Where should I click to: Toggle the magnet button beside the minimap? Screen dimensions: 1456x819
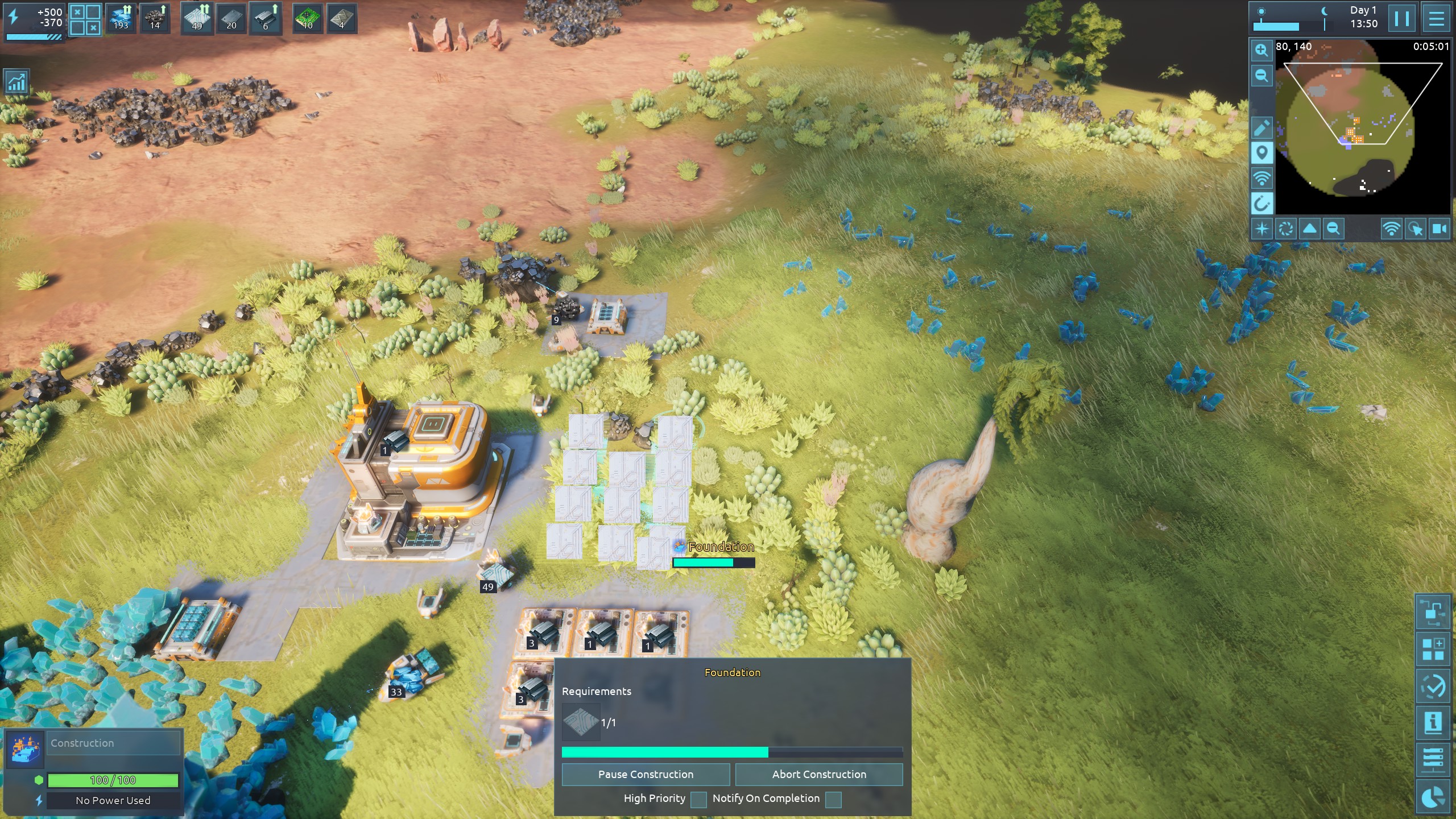pos(1261,203)
